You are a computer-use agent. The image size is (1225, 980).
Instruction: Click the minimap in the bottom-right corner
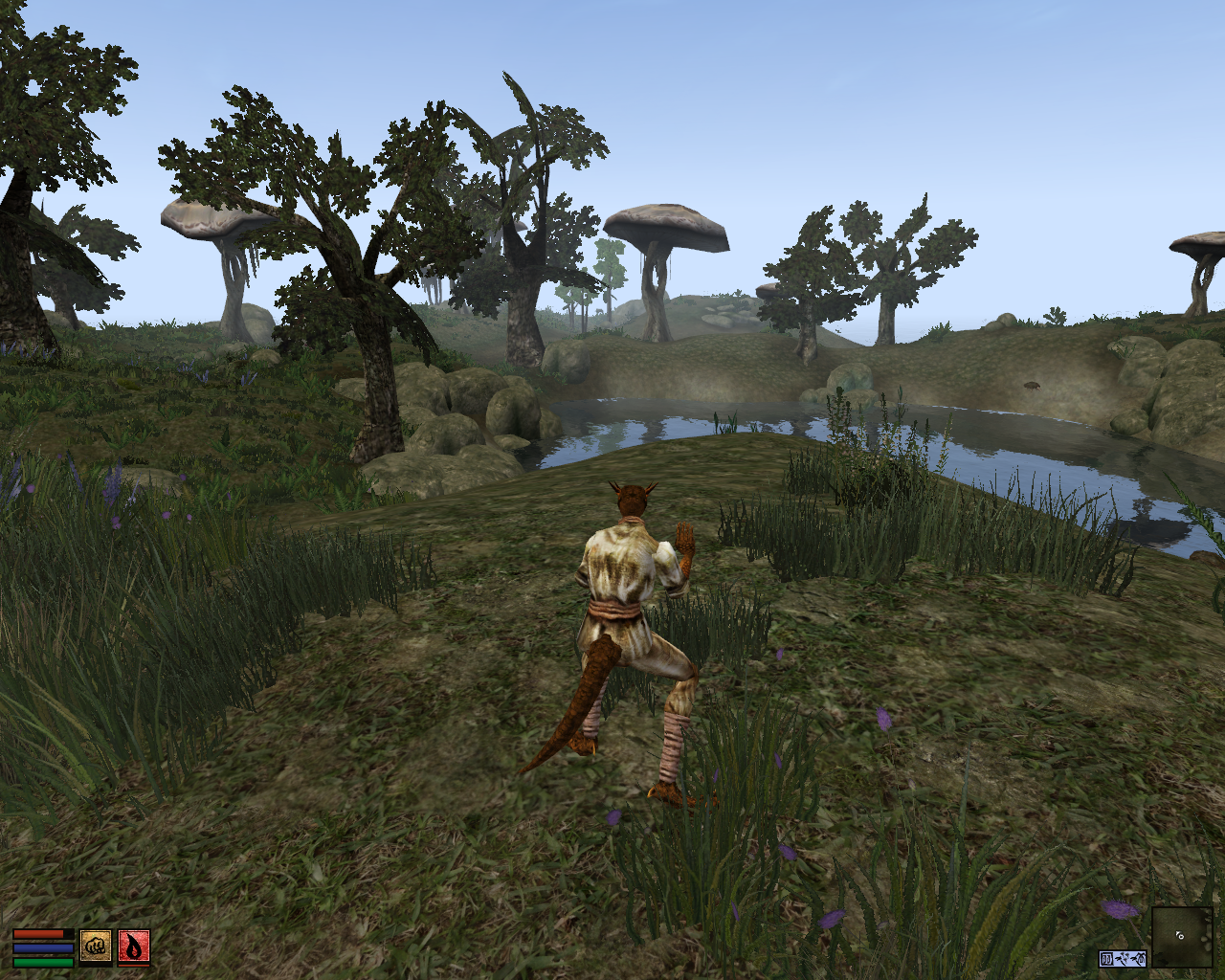1182,938
